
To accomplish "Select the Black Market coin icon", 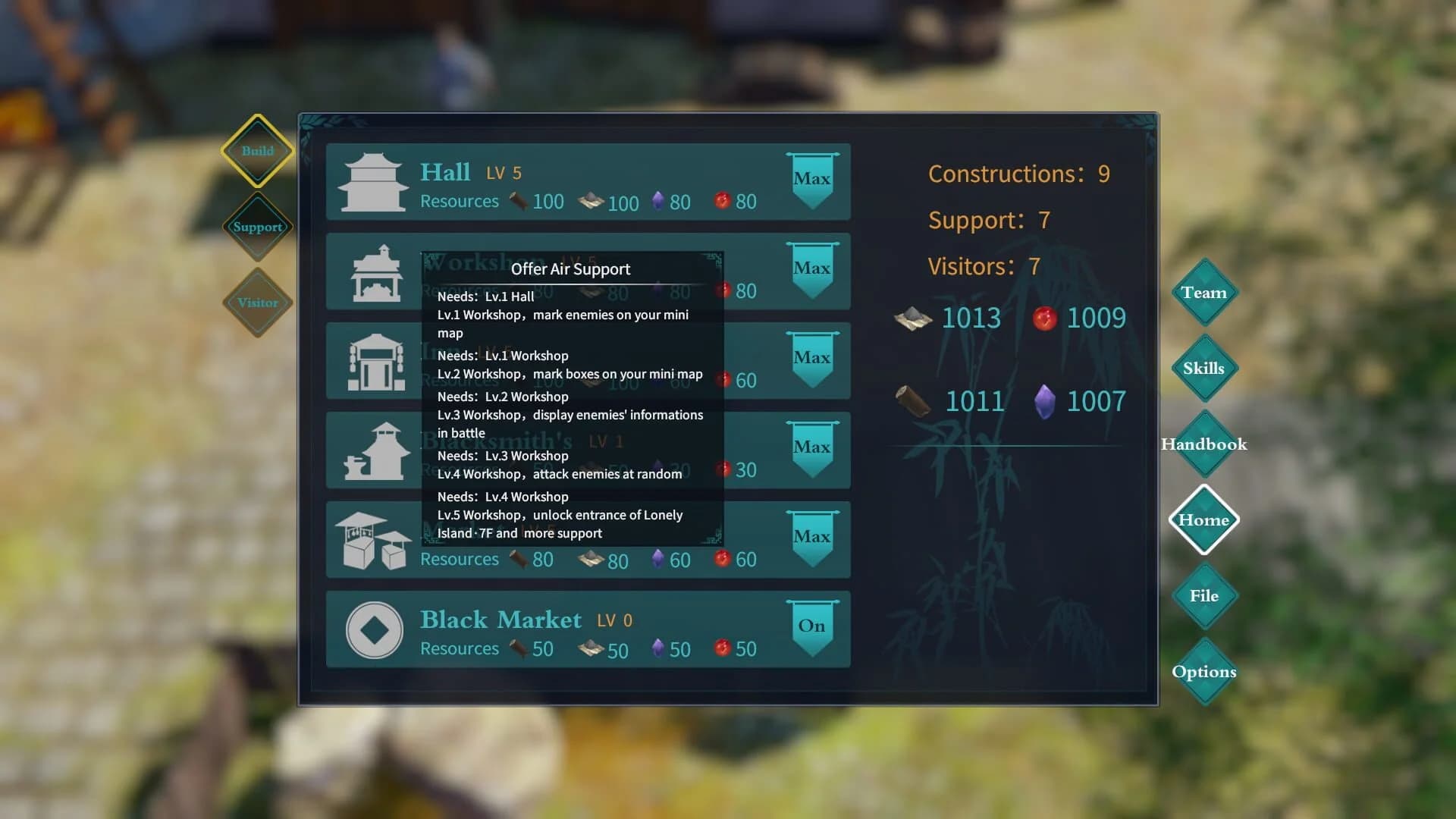I will [373, 628].
